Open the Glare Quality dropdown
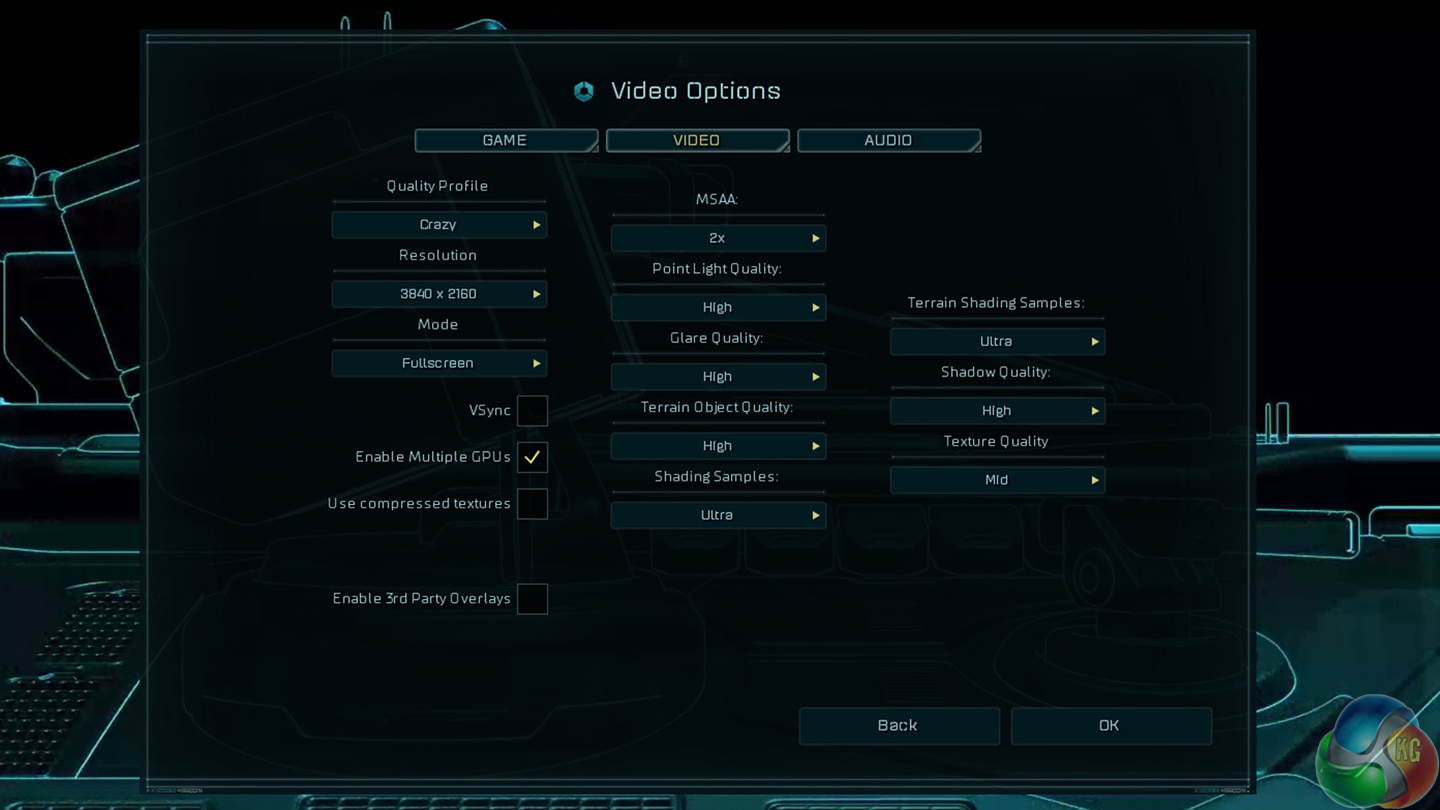The image size is (1440, 810). coord(718,377)
